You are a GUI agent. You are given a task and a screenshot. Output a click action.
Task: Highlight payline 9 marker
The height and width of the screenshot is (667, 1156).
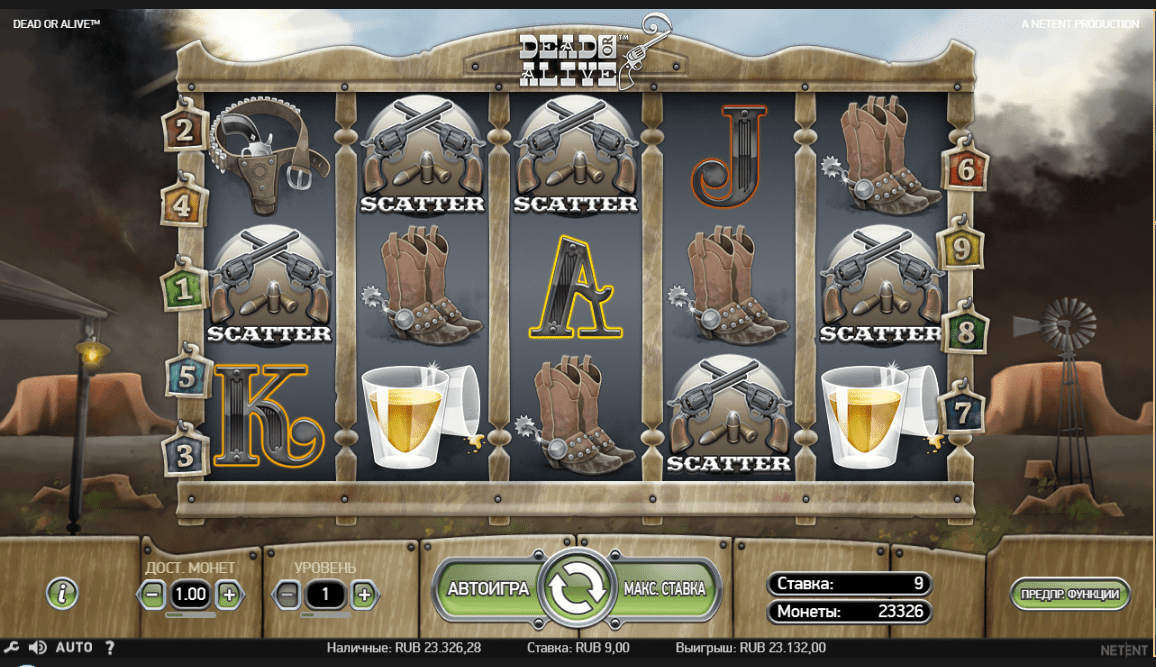pyautogui.click(x=961, y=249)
